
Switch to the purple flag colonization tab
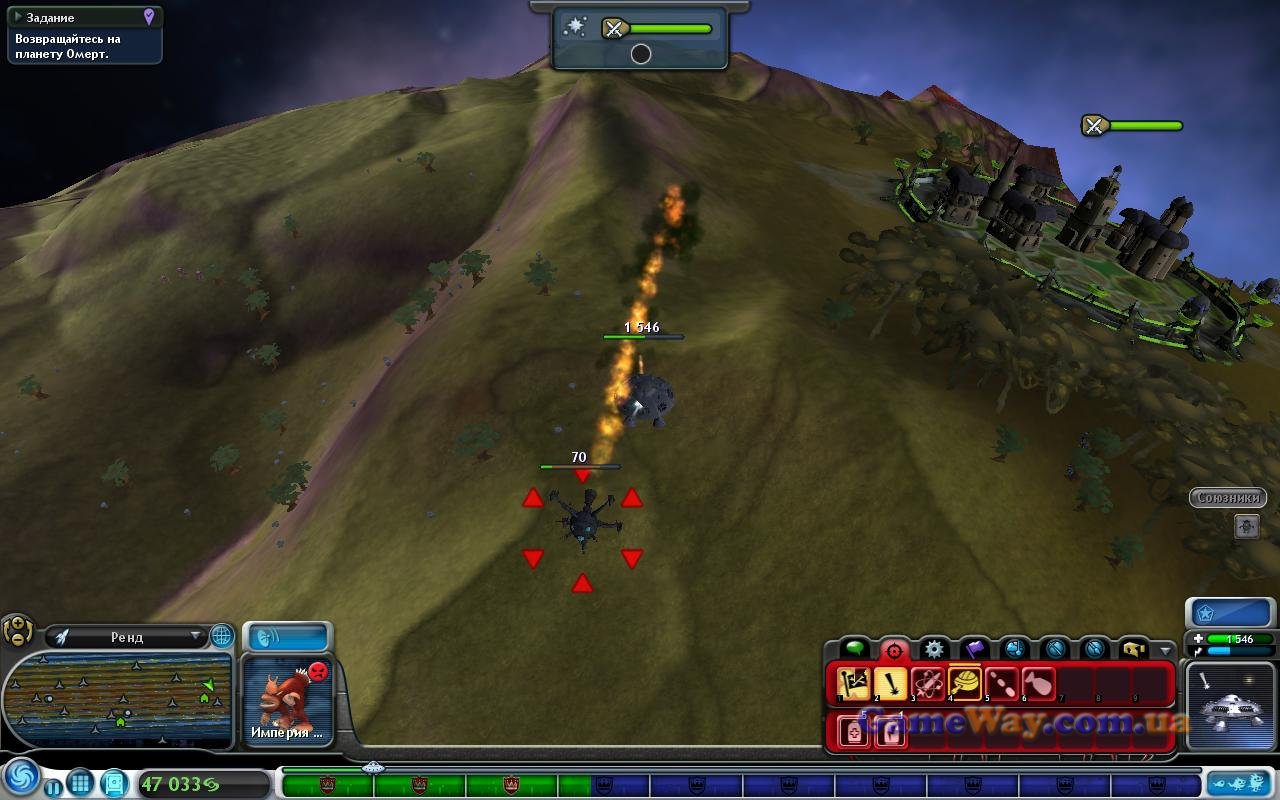pyautogui.click(x=975, y=649)
